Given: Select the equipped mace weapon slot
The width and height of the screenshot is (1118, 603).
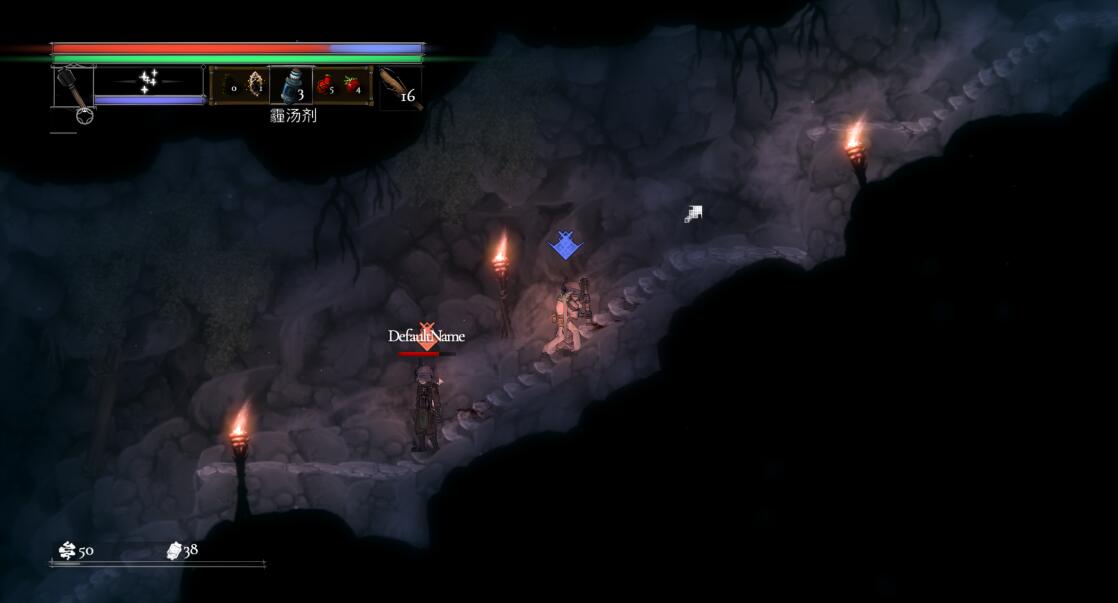Looking at the screenshot, I should (73, 85).
